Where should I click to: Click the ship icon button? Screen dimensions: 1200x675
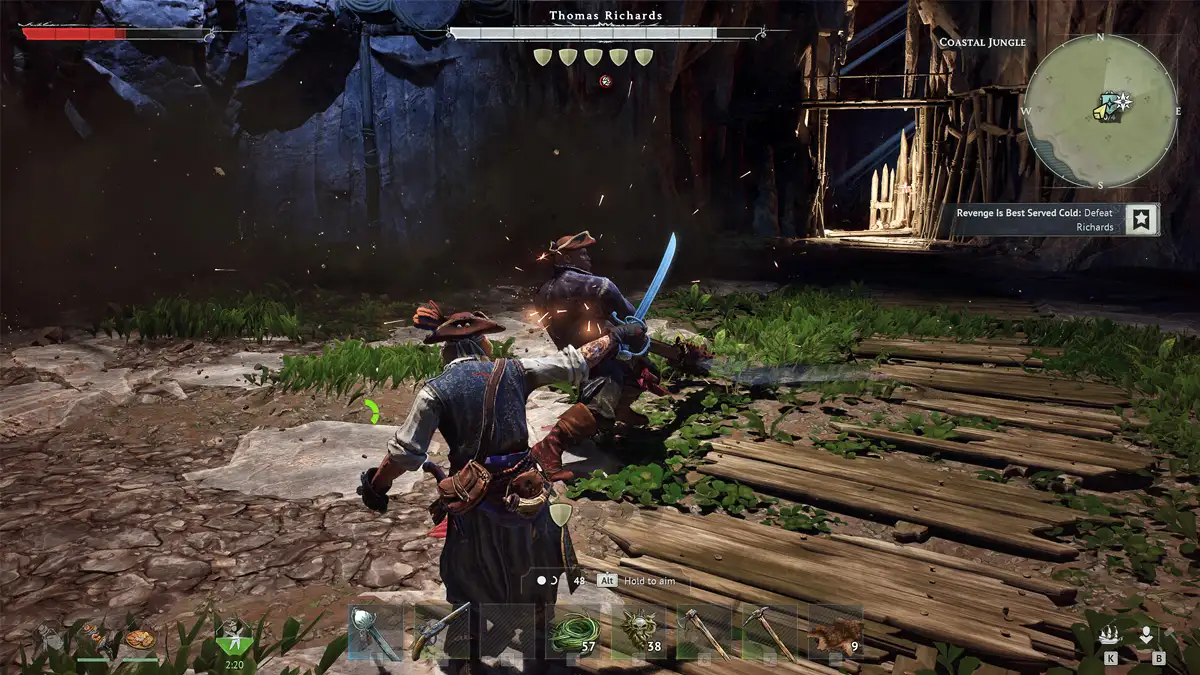coord(1111,635)
